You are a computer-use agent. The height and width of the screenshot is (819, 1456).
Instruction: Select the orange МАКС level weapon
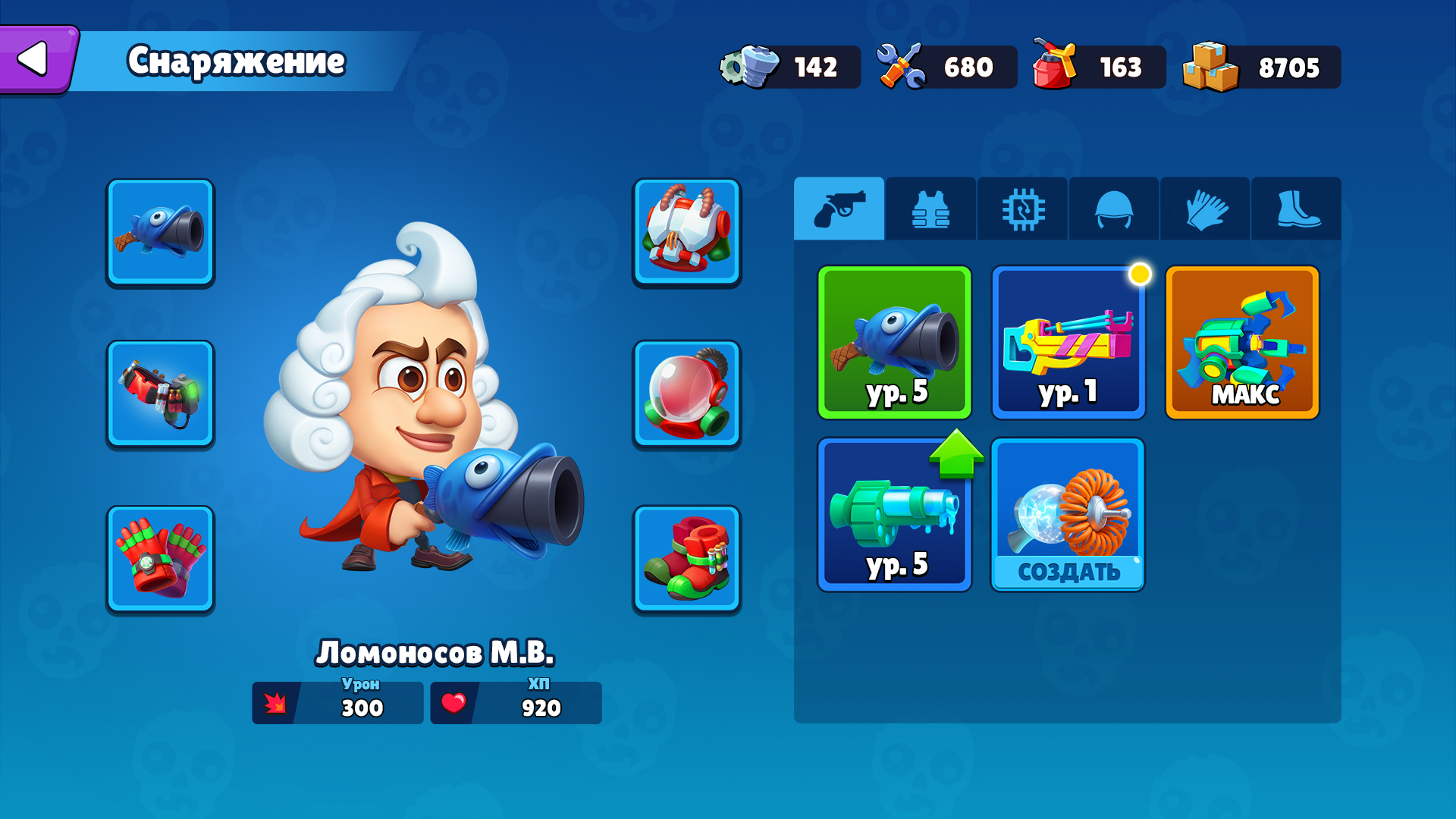click(x=1242, y=342)
